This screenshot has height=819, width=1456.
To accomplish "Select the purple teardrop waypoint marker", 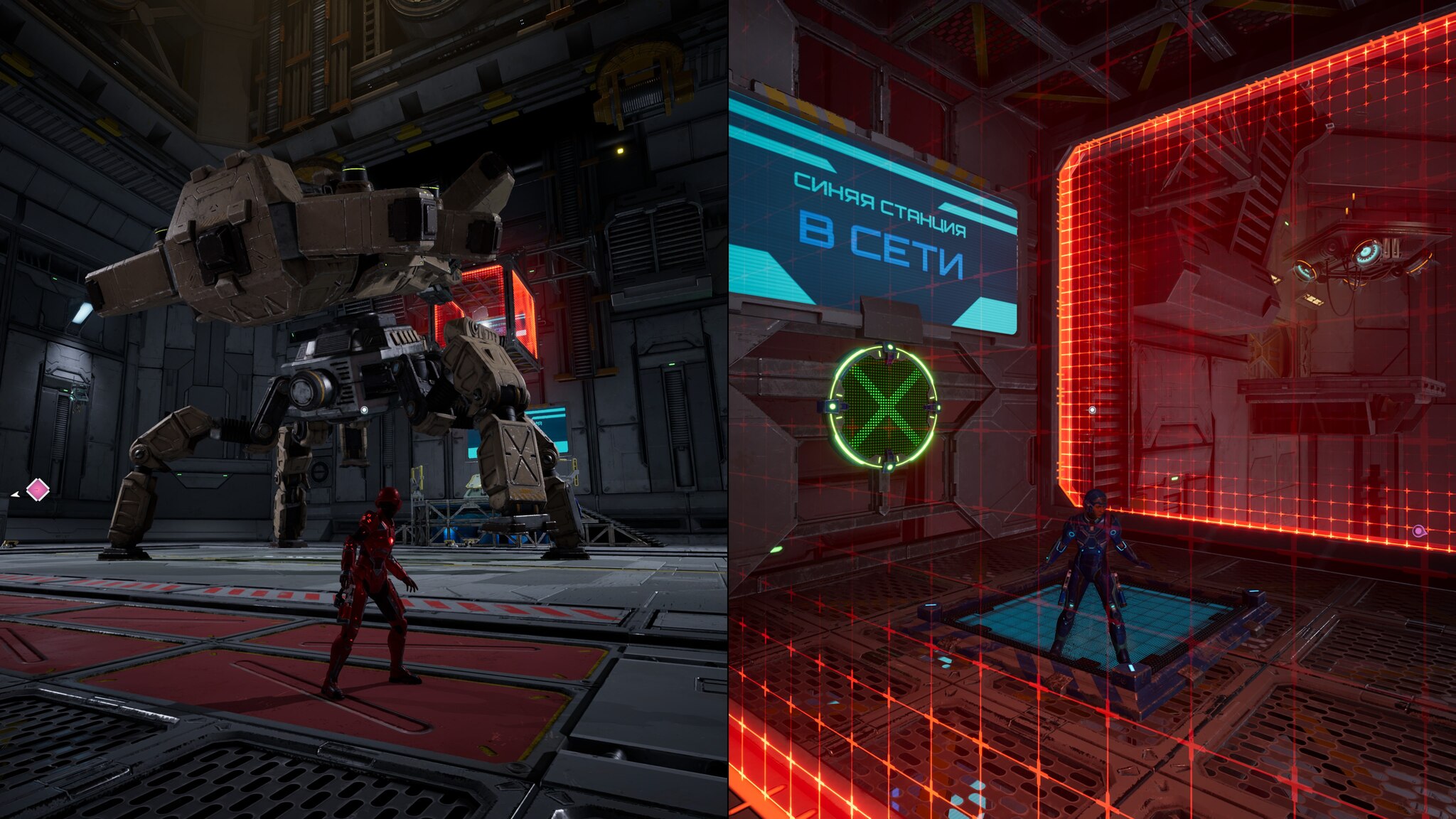I will 1418,531.
